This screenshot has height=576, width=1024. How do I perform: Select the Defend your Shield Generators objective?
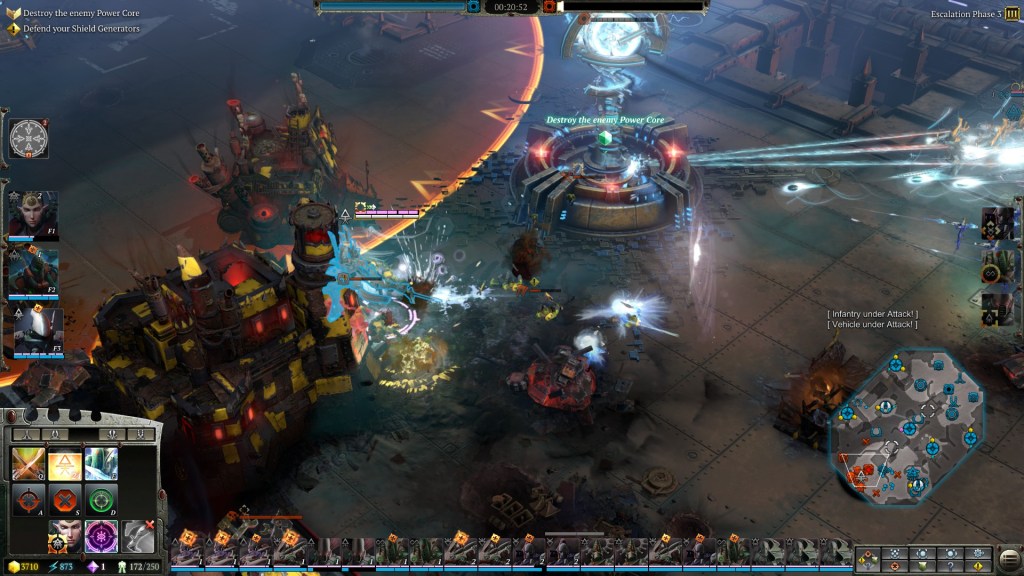pos(82,29)
